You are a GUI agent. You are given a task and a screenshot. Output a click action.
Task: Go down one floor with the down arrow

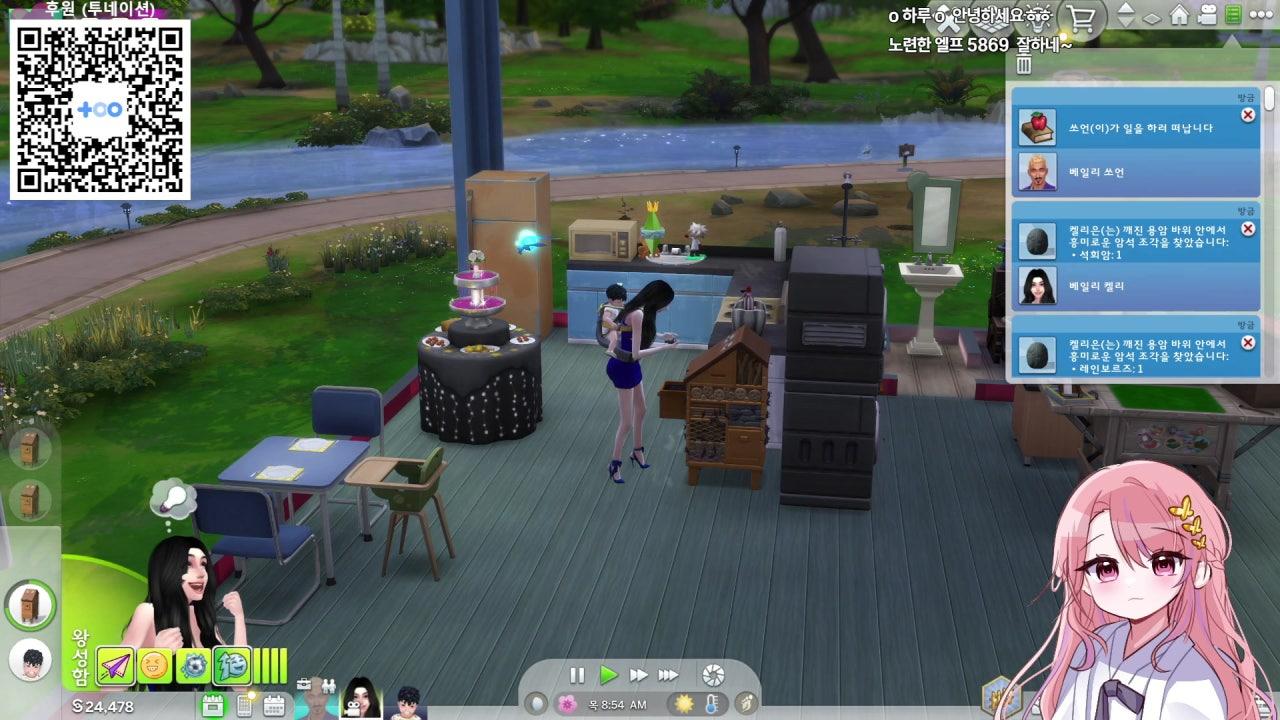(x=1126, y=20)
